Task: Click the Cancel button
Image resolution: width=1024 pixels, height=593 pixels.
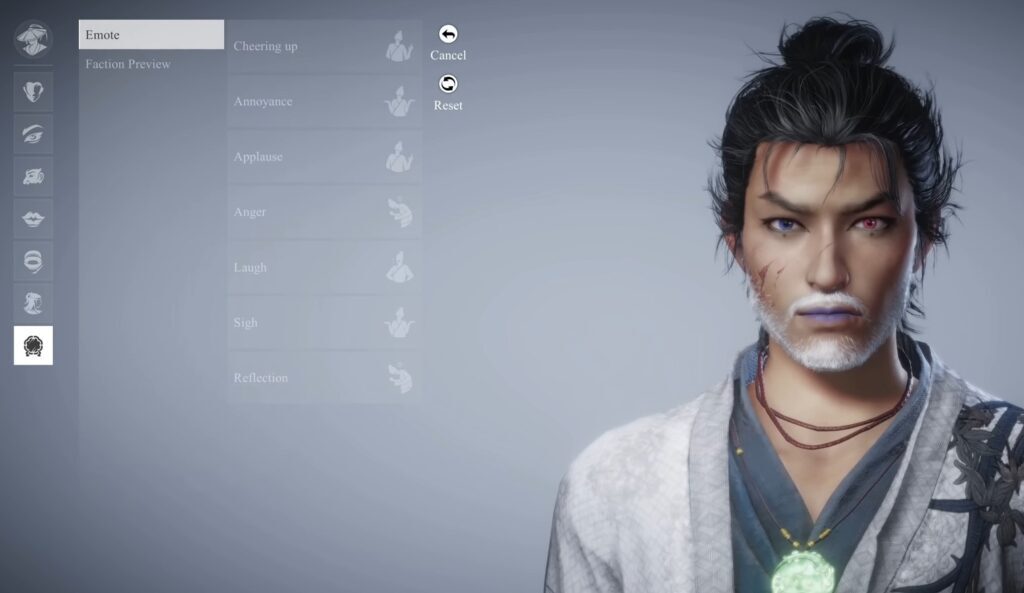Action: coord(448,43)
